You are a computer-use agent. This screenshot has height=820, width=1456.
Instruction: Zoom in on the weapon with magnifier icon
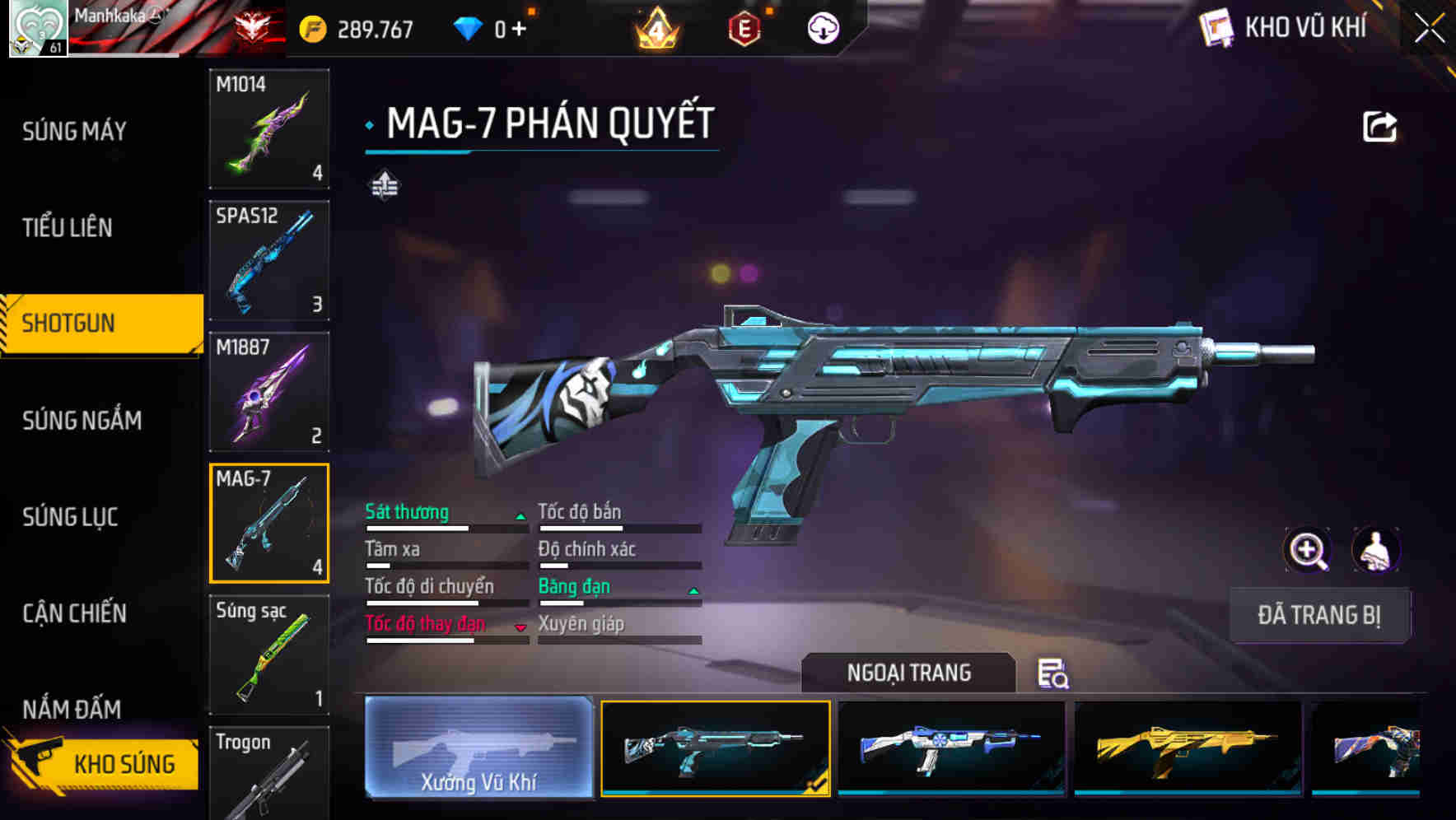[1308, 550]
